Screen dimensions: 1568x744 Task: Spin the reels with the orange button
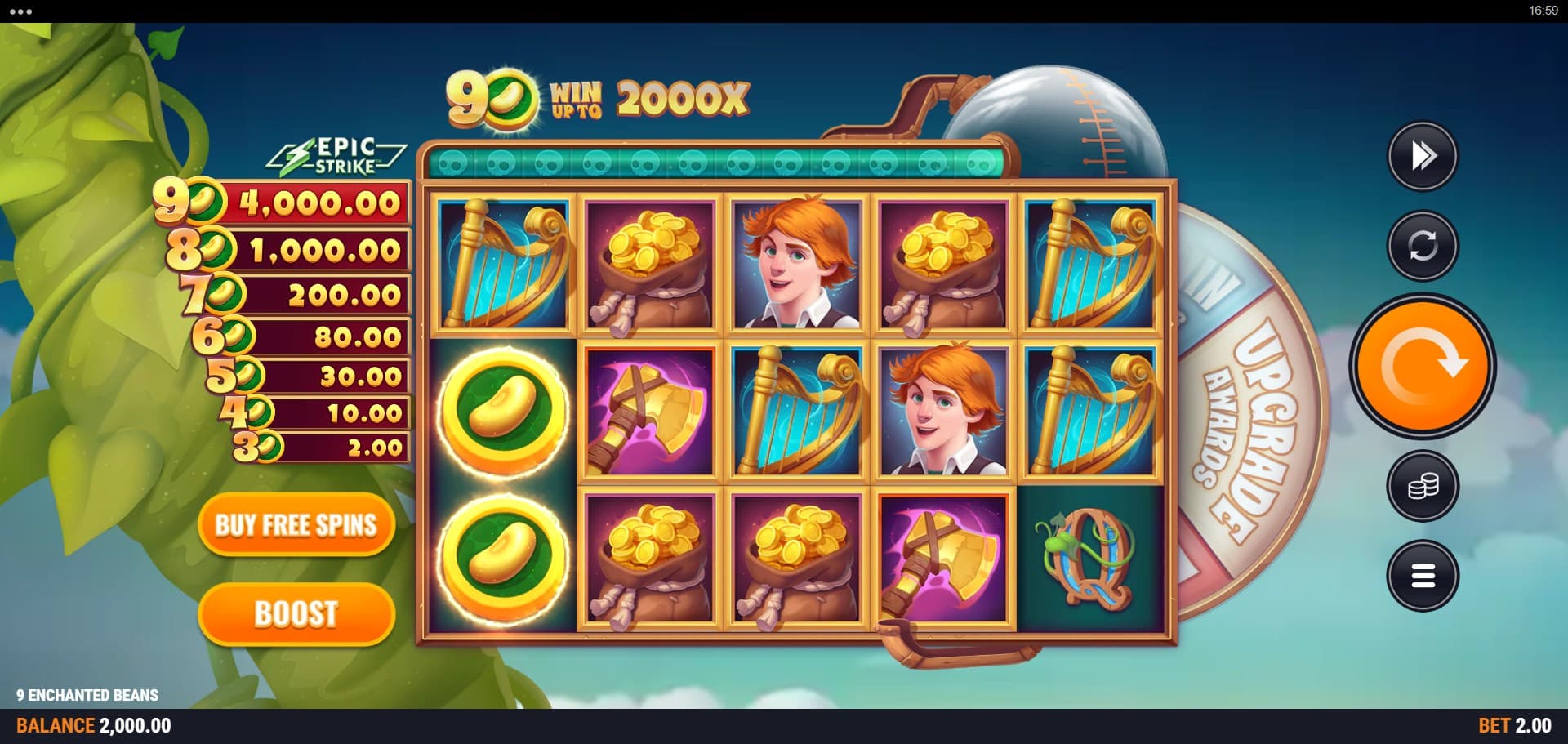click(1422, 365)
